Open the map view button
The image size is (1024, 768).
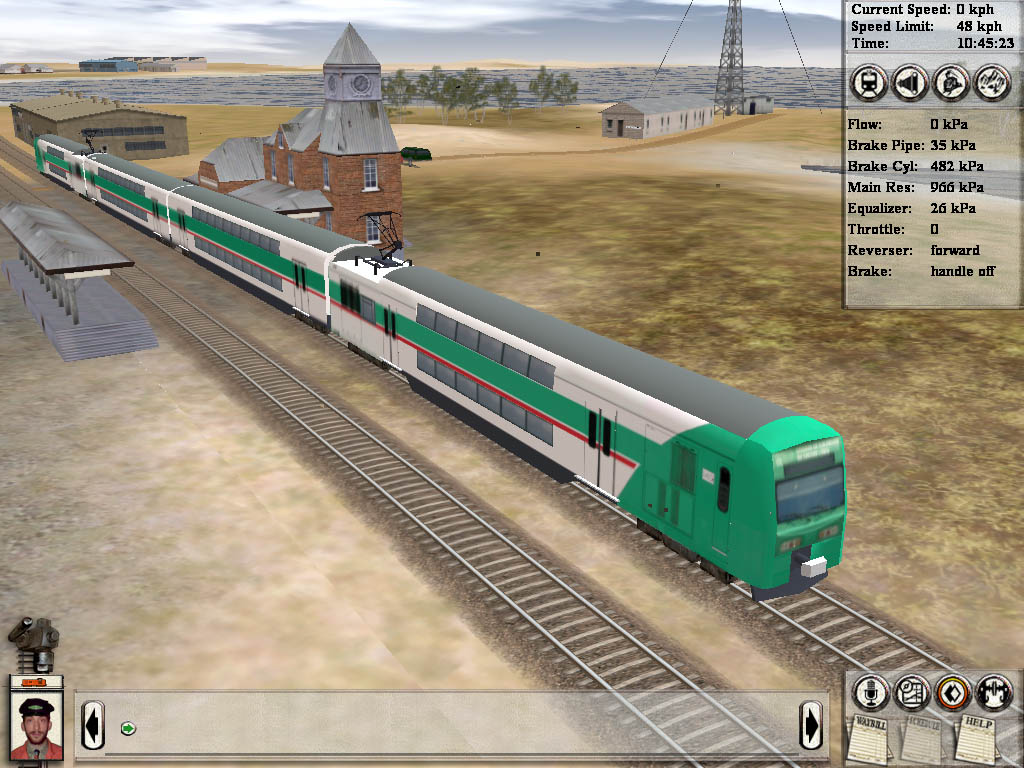[x=912, y=692]
